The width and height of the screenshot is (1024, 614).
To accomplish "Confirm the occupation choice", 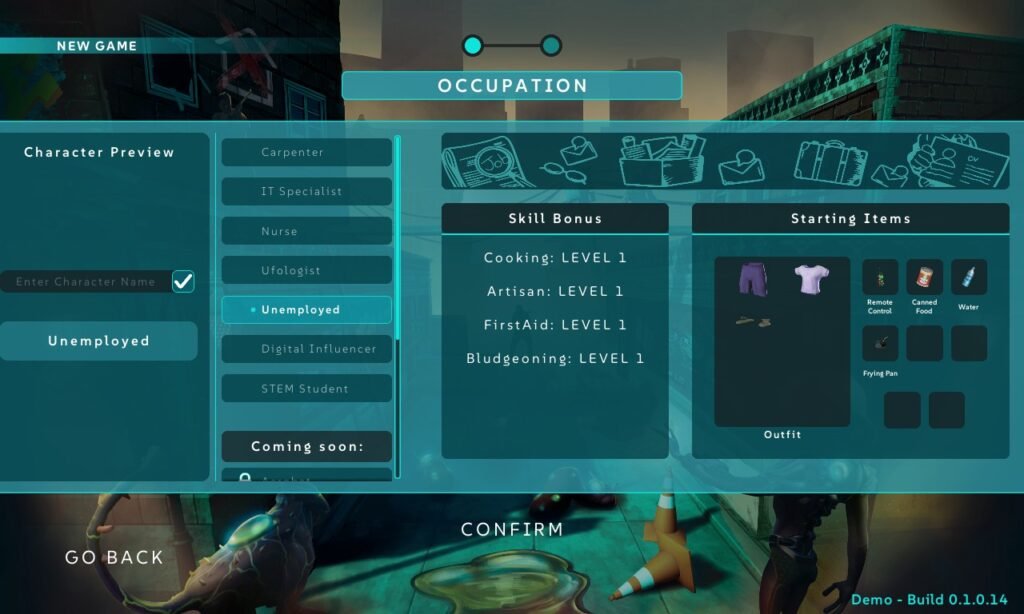I will 512,529.
